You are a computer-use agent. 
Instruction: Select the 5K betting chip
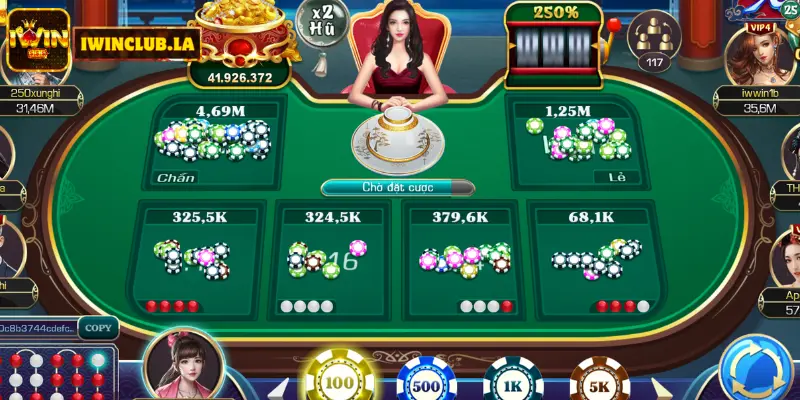click(x=596, y=380)
